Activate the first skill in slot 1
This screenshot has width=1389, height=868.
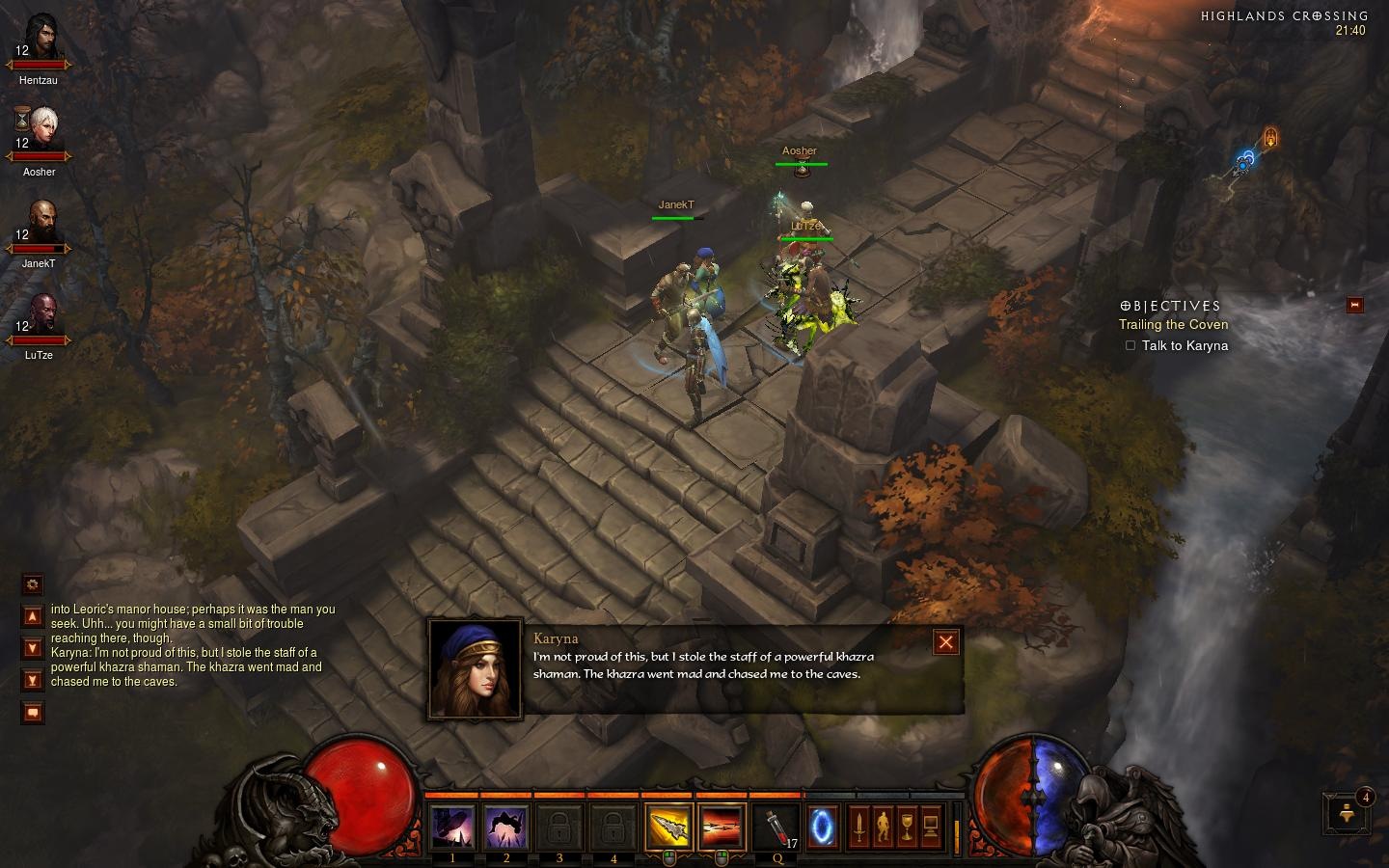(452, 827)
